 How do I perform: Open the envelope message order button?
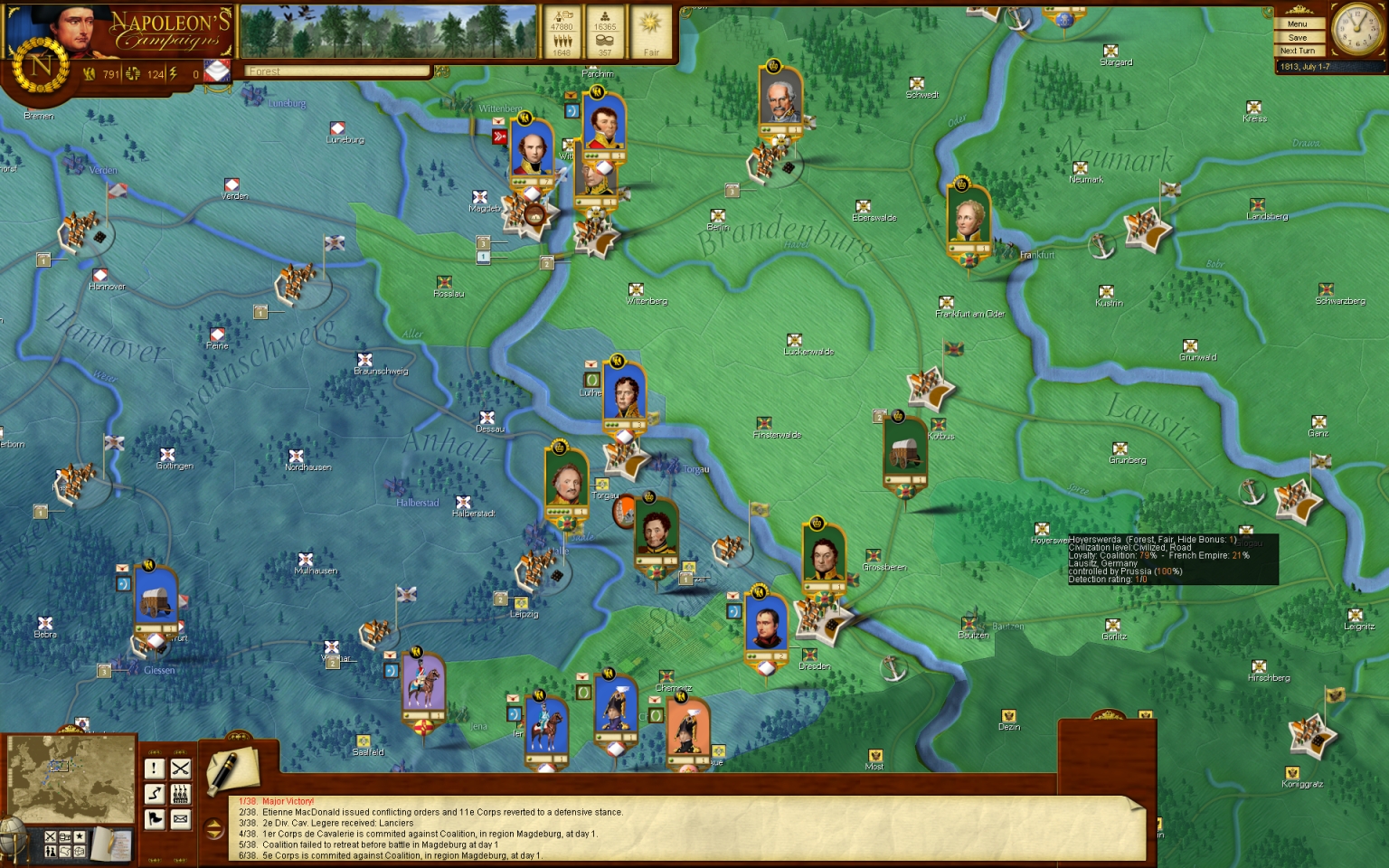[181, 819]
